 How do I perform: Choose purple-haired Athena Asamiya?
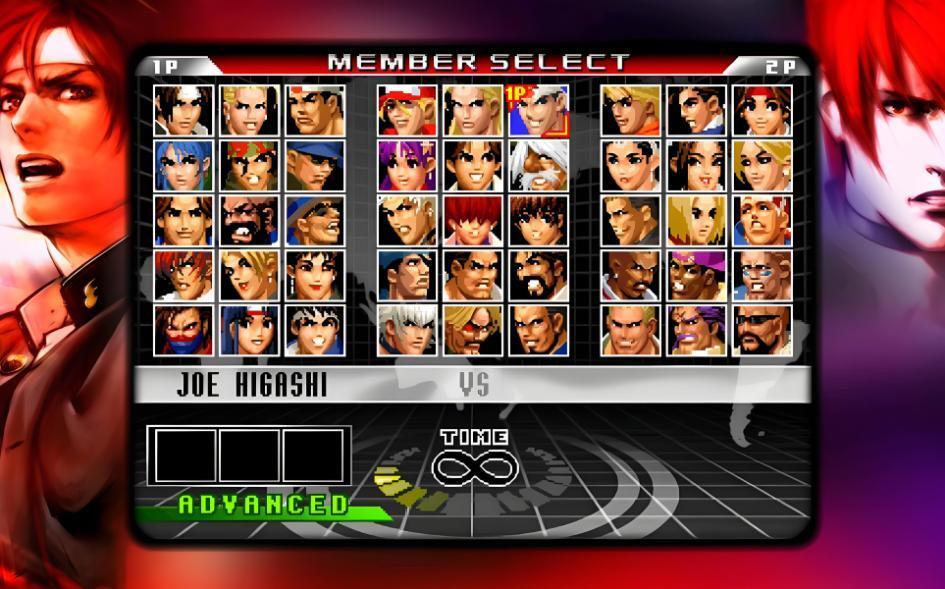(x=407, y=165)
